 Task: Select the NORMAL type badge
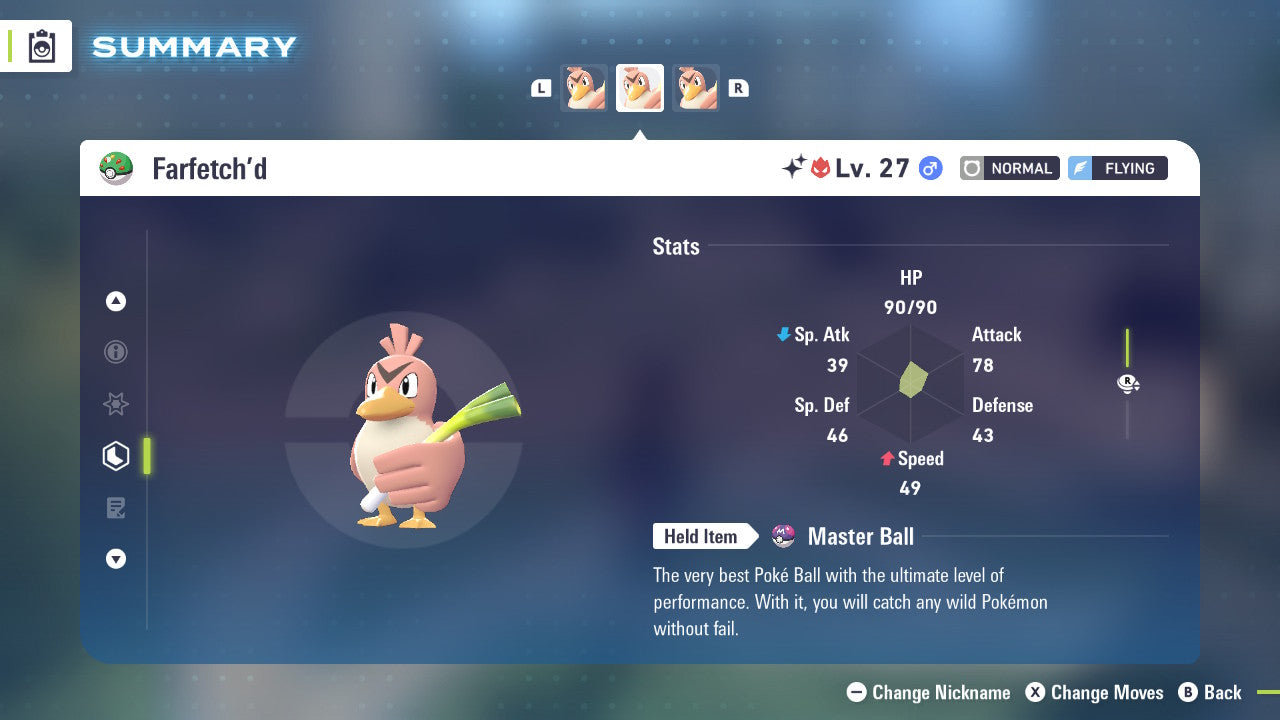(x=1009, y=168)
